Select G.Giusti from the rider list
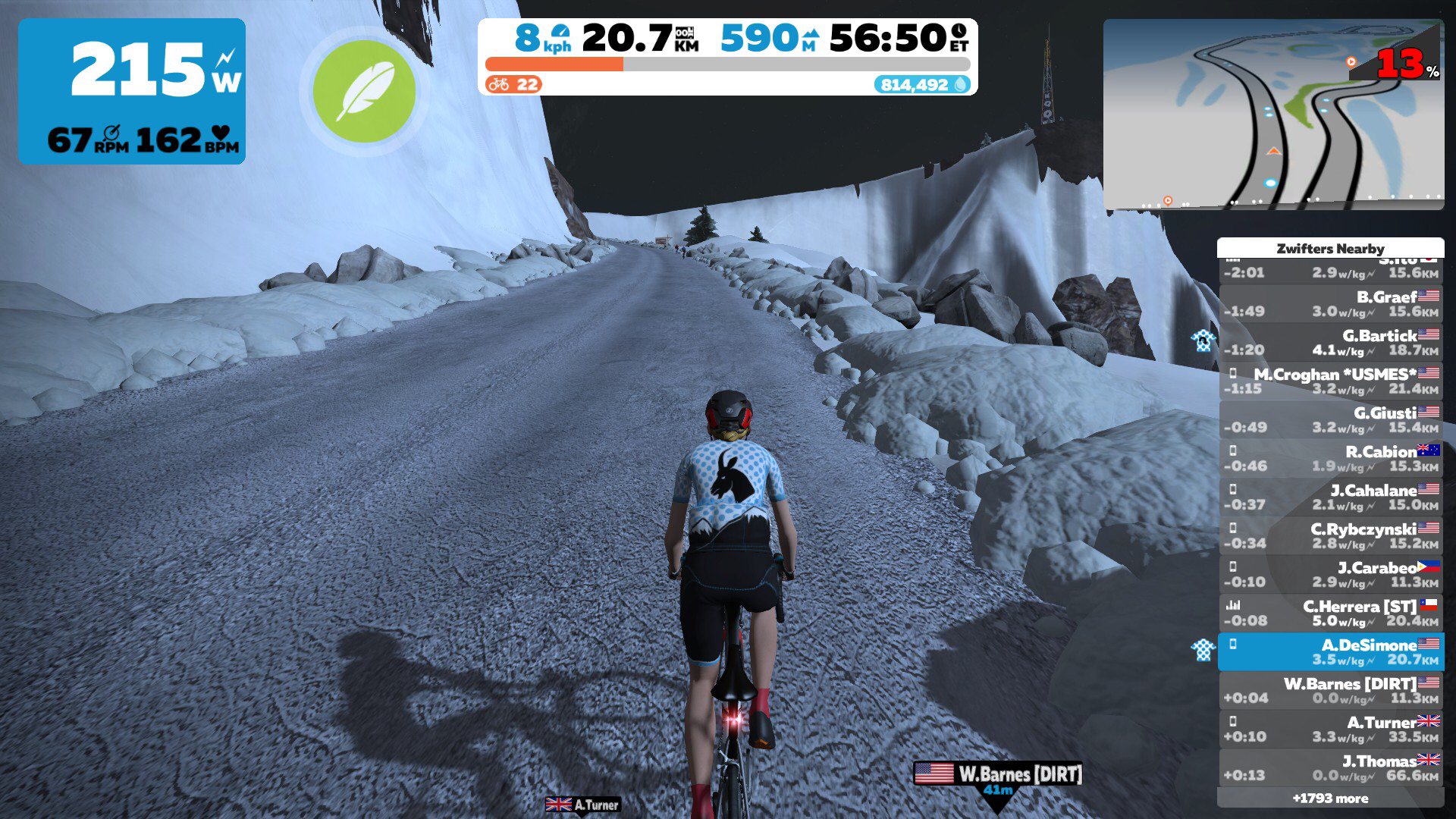 point(1331,419)
